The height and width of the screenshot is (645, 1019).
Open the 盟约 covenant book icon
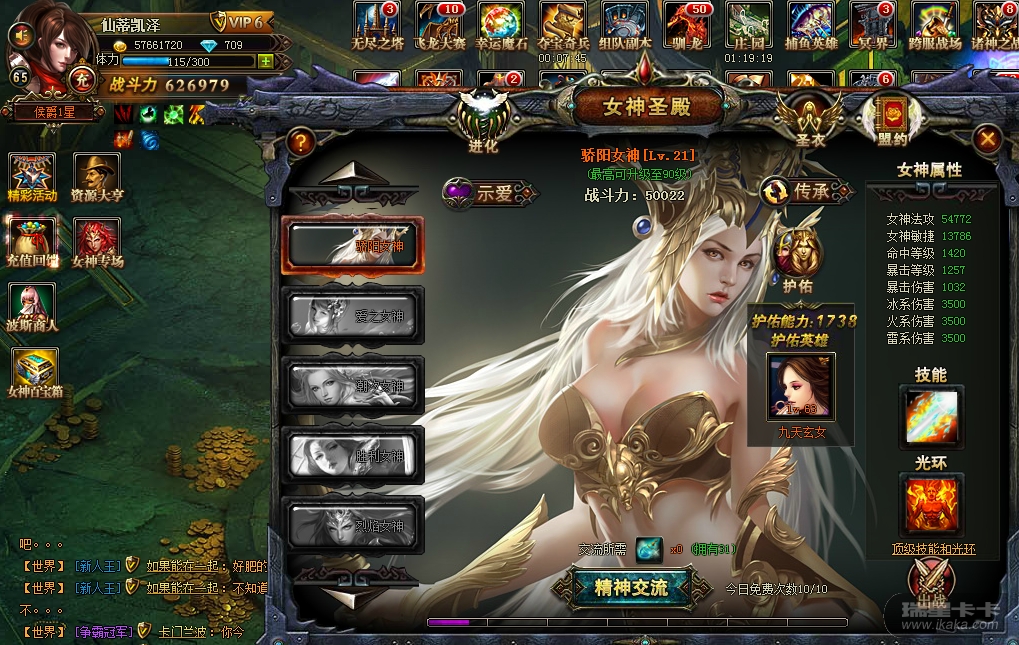[x=889, y=115]
